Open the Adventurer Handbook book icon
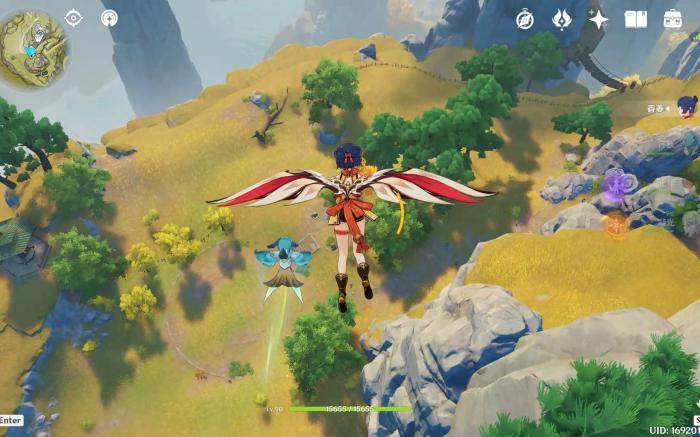This screenshot has width=700, height=437. click(x=635, y=19)
